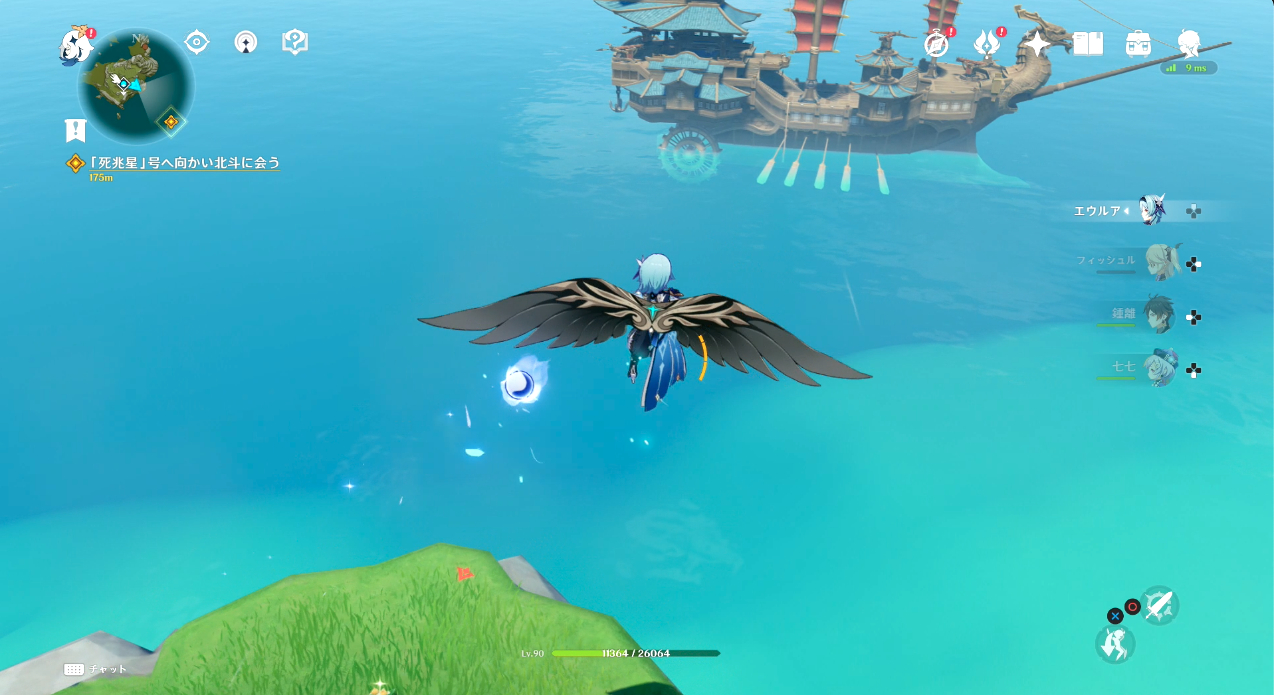Open the adventurer handbook book icon
Viewport: 1274px width, 695px height.
(1088, 43)
